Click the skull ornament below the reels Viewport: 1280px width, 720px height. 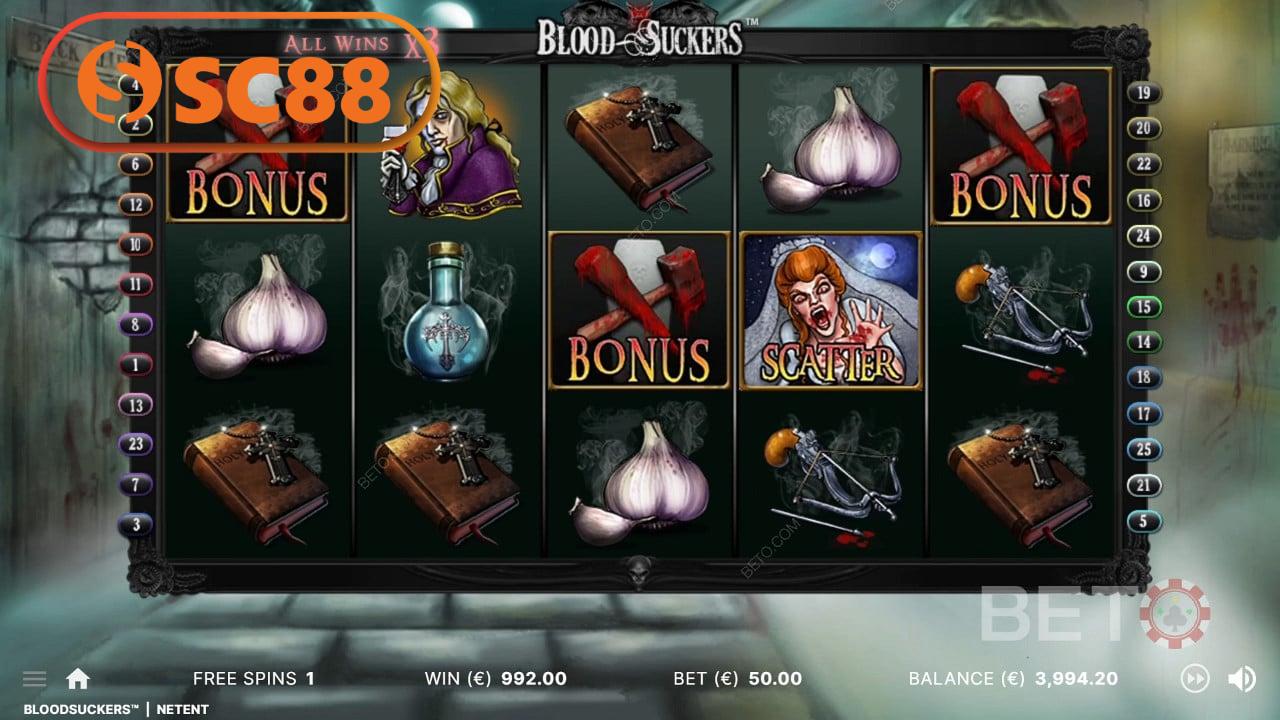[x=641, y=573]
